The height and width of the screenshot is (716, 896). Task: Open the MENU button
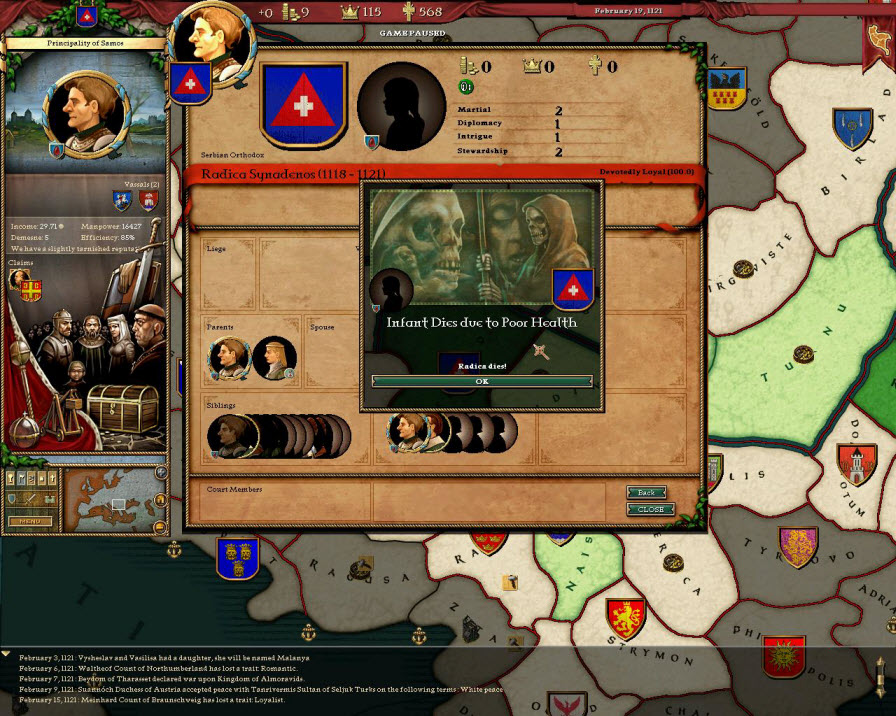(x=31, y=521)
